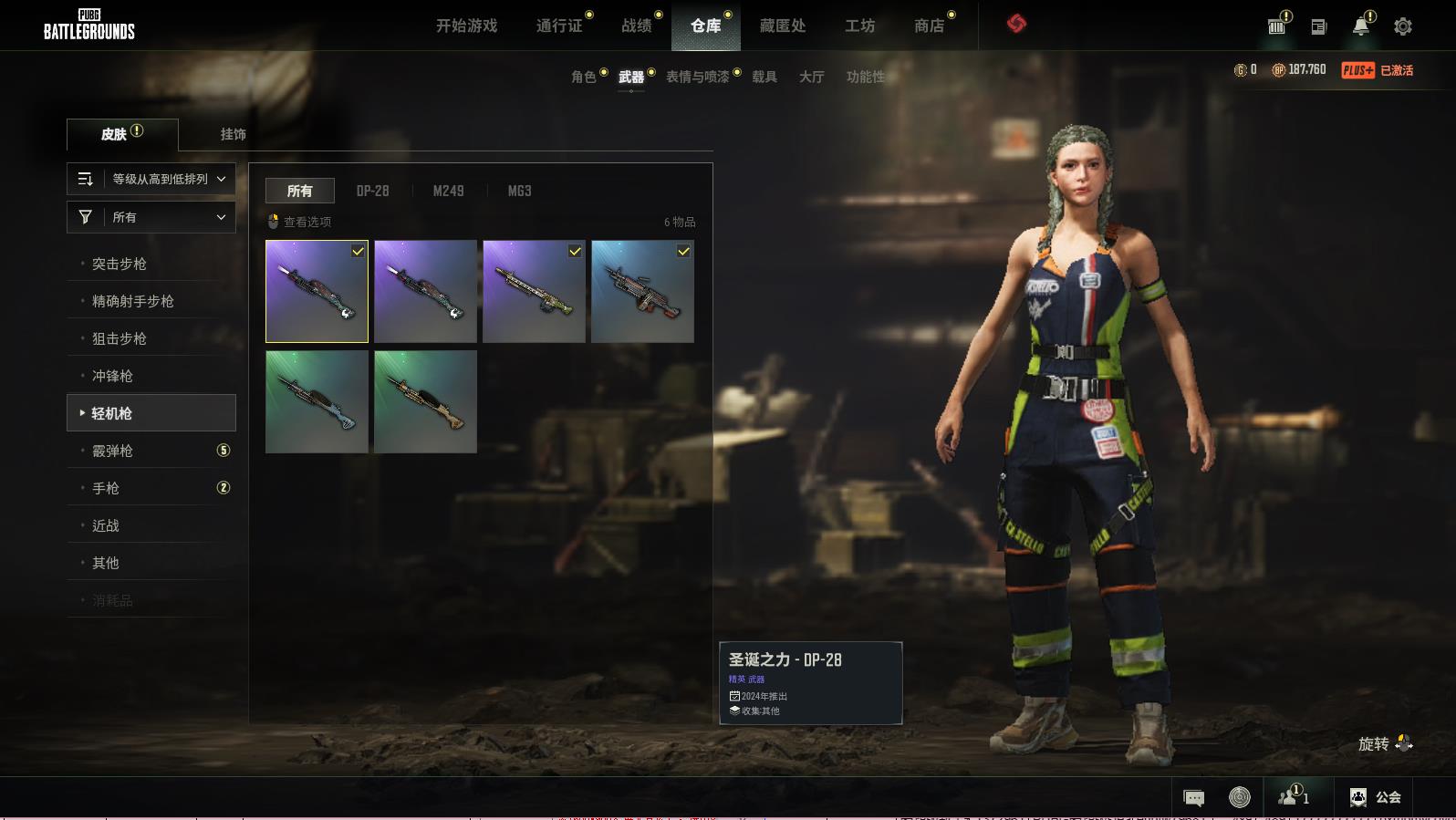Show the 霰弹枪 shotgun category
Viewport: 1456px width, 820px height.
[x=113, y=451]
